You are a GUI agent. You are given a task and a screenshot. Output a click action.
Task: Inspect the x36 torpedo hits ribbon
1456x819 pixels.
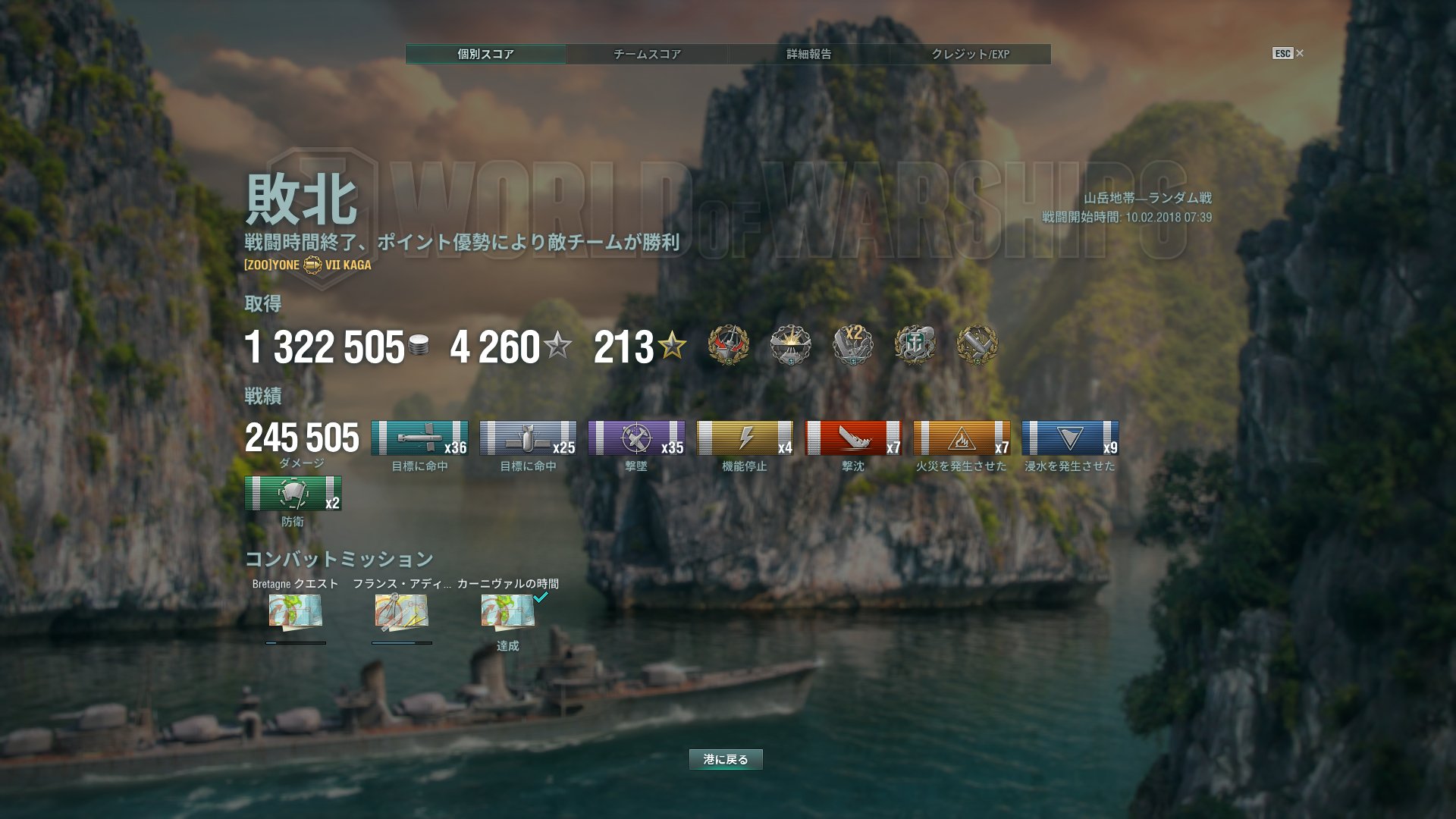tap(419, 438)
